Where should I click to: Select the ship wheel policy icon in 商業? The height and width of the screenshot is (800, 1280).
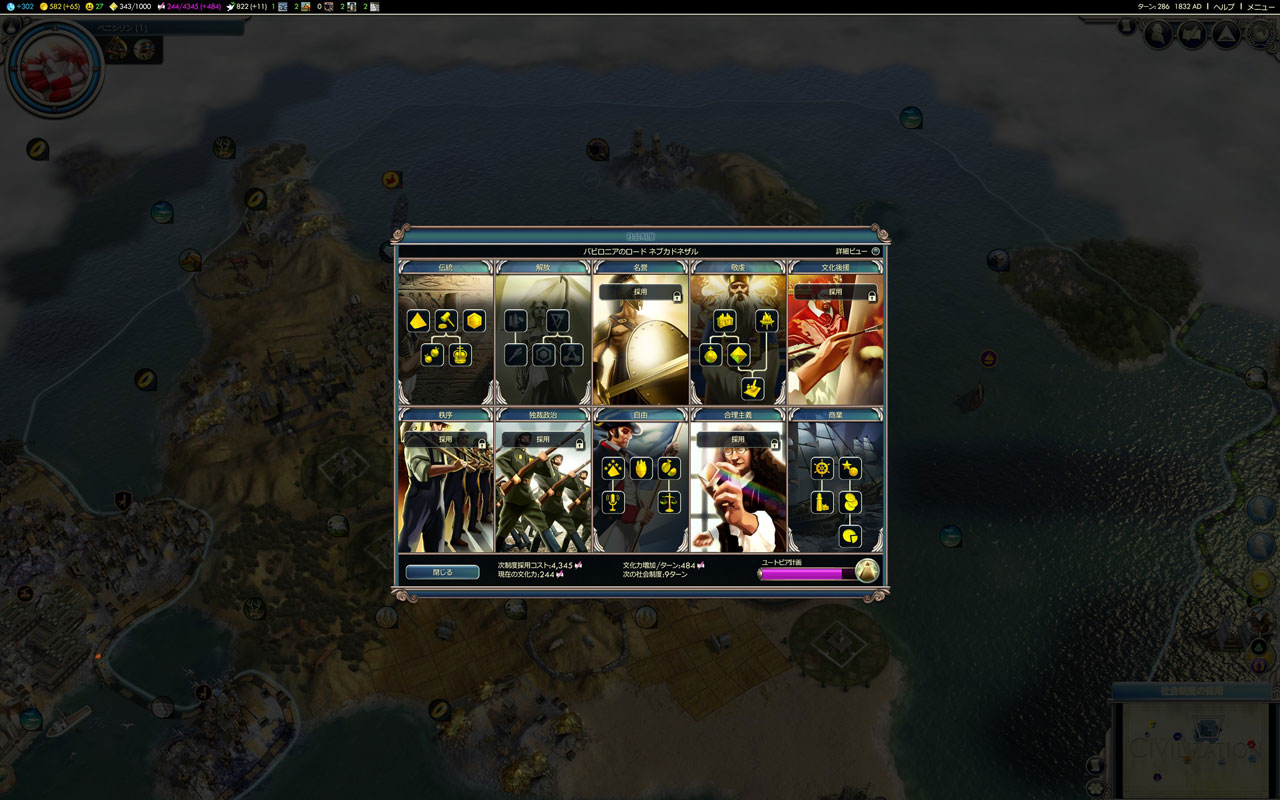[822, 468]
